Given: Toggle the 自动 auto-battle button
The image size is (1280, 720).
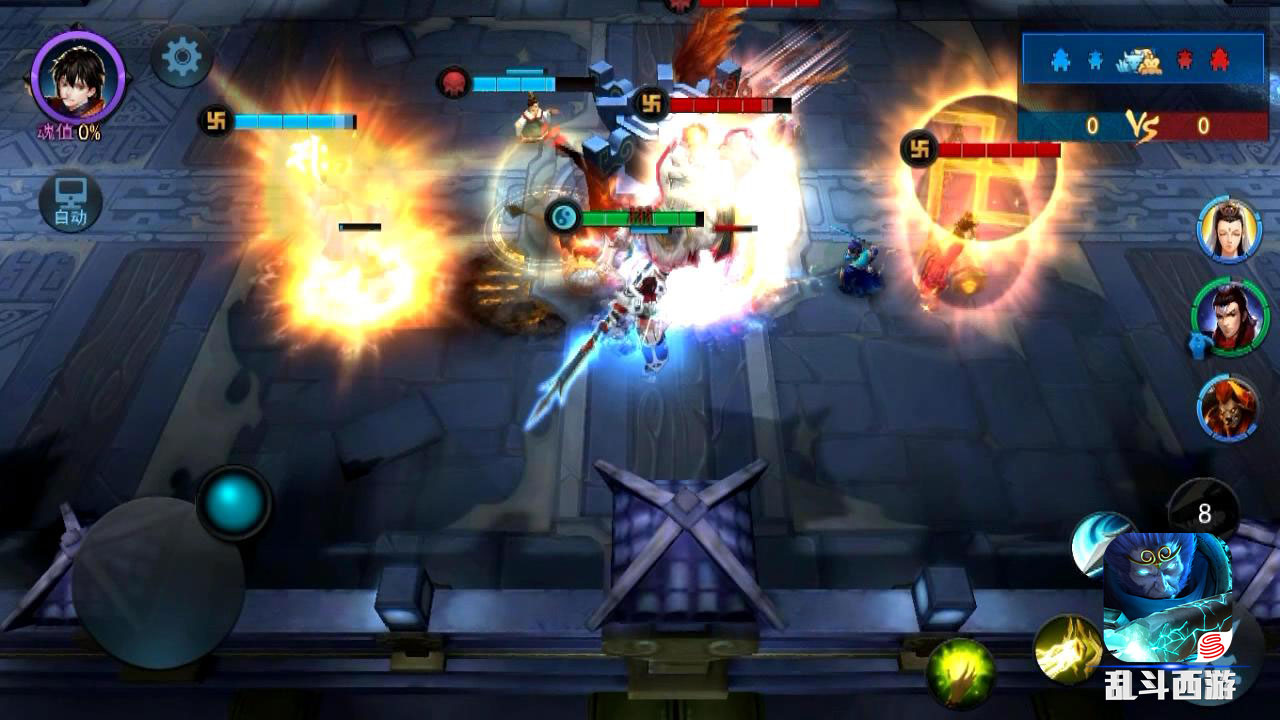Looking at the screenshot, I should click(70, 201).
